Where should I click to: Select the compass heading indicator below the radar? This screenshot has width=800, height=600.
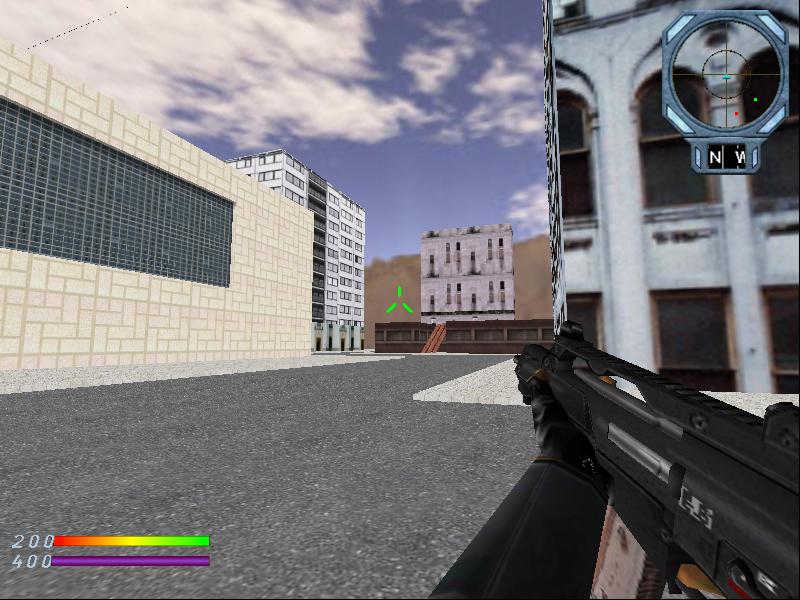click(x=727, y=157)
